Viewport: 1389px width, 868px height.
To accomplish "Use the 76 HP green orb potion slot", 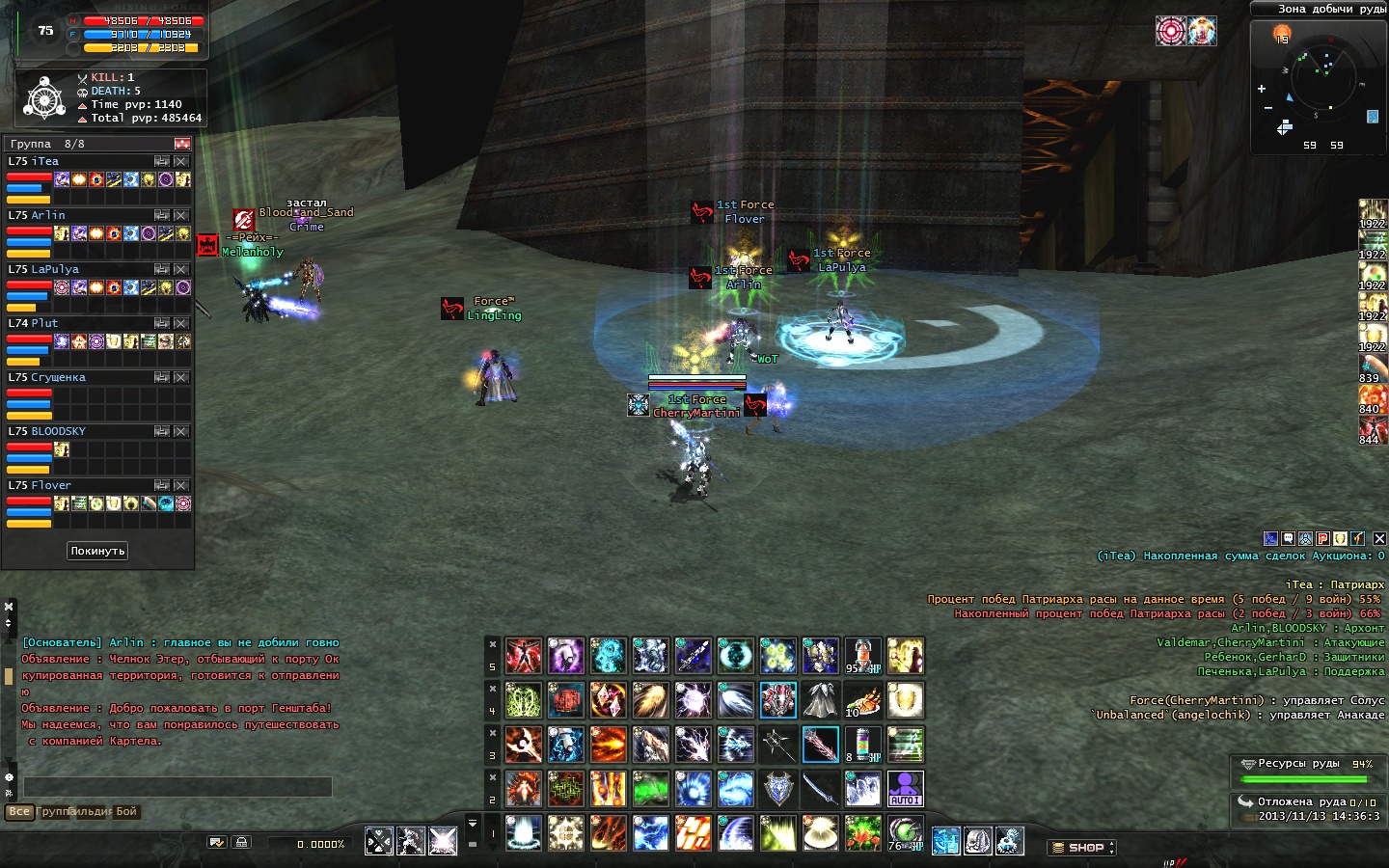I will pos(905,833).
